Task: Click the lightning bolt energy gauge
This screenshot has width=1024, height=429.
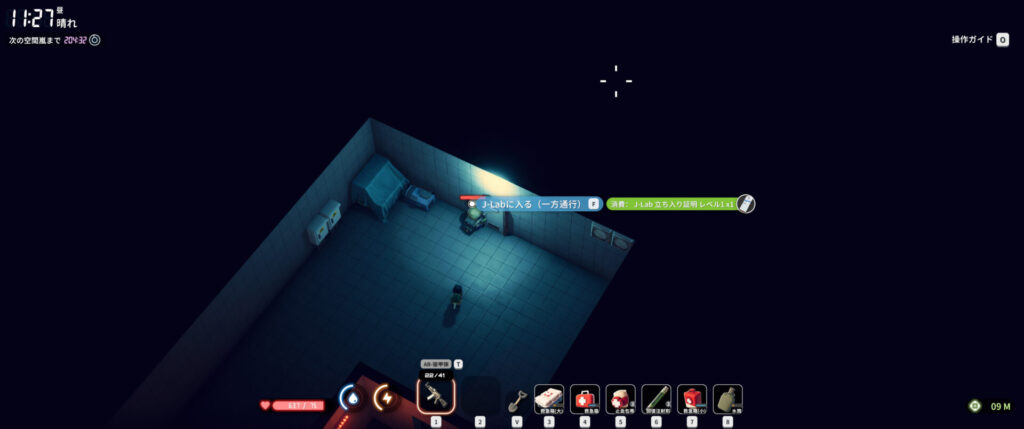Action: tap(385, 398)
